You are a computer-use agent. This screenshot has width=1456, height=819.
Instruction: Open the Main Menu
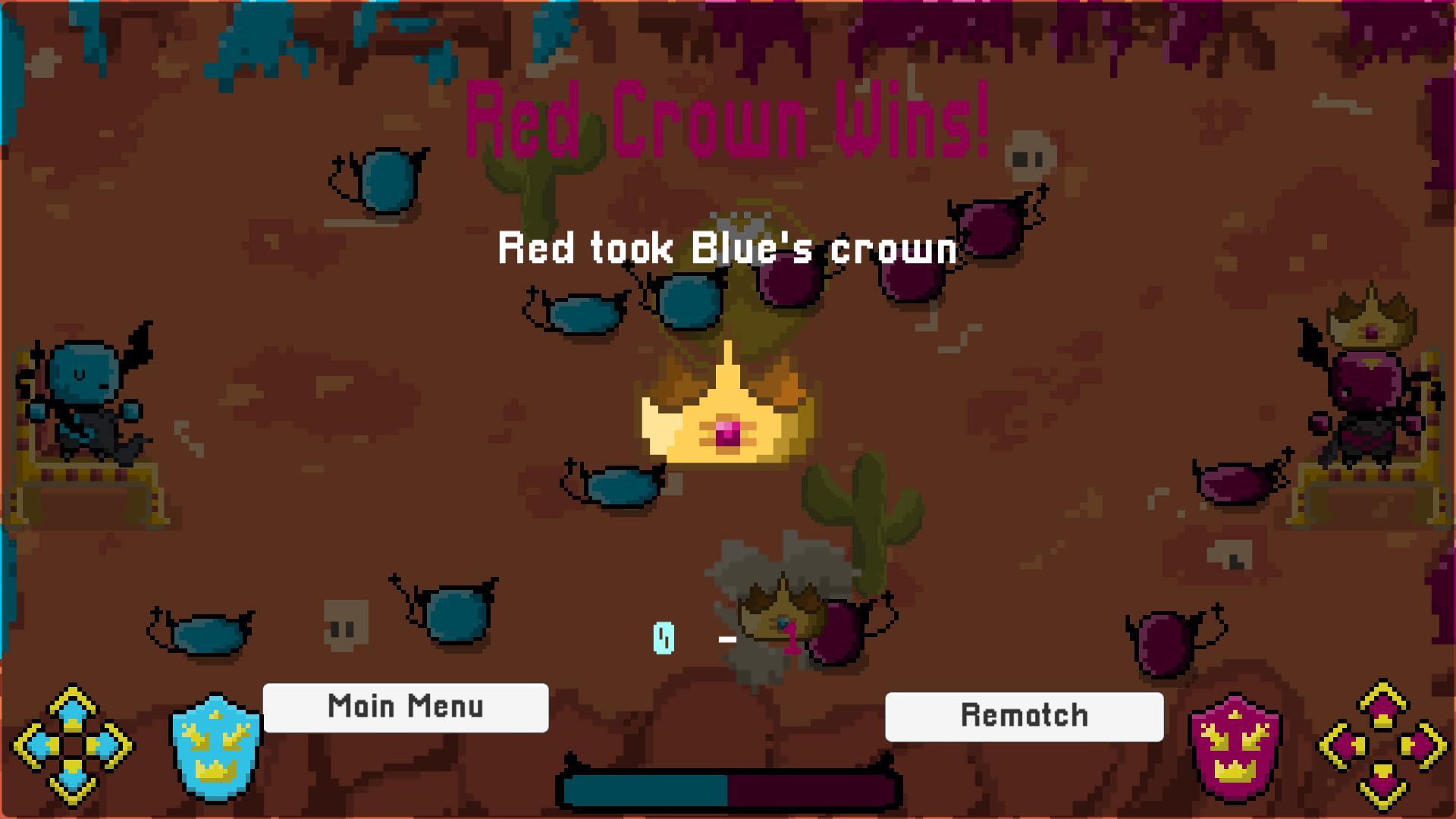point(405,708)
